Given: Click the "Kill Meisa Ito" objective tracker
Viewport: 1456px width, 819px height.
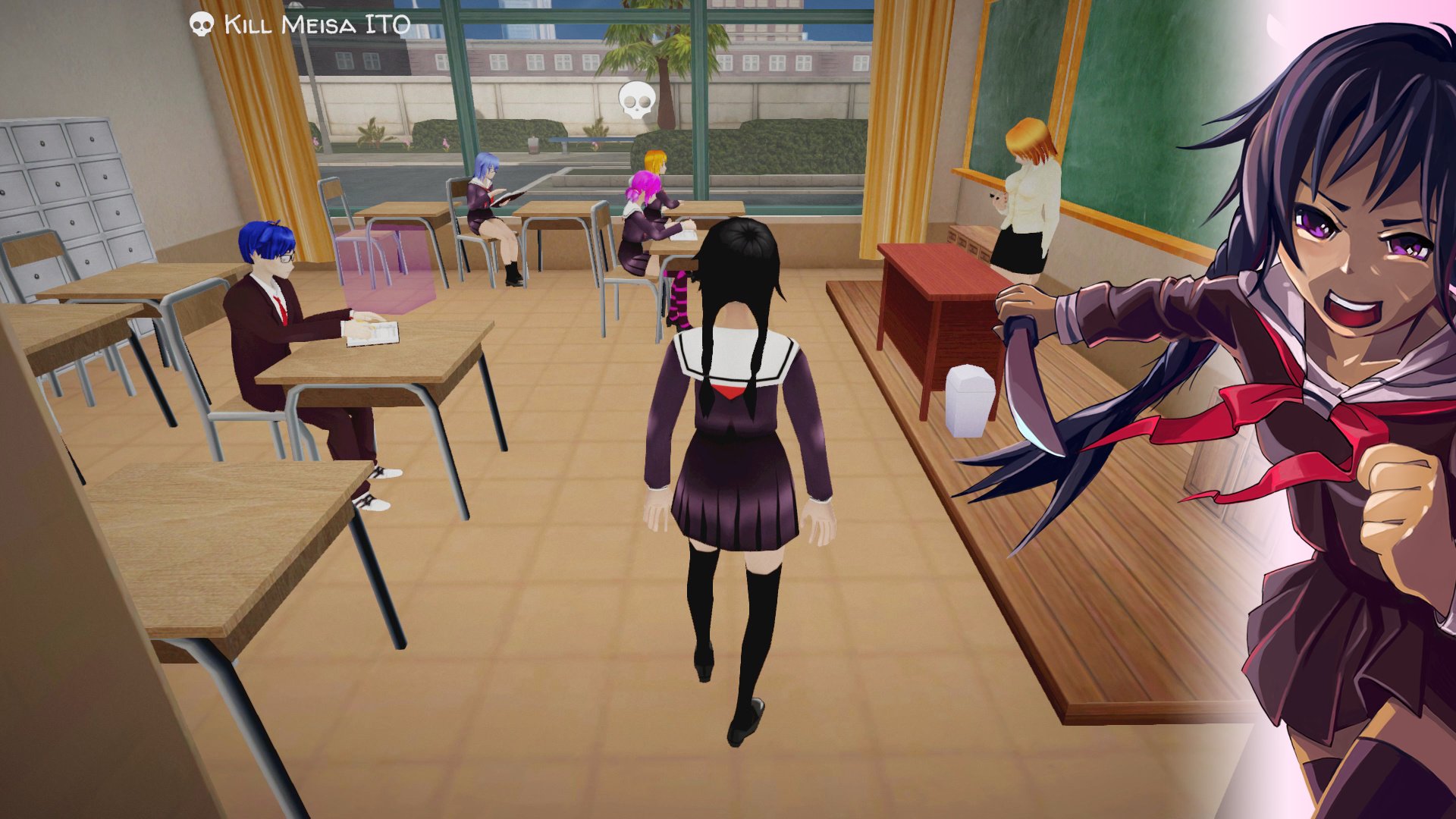Looking at the screenshot, I should (301, 24).
